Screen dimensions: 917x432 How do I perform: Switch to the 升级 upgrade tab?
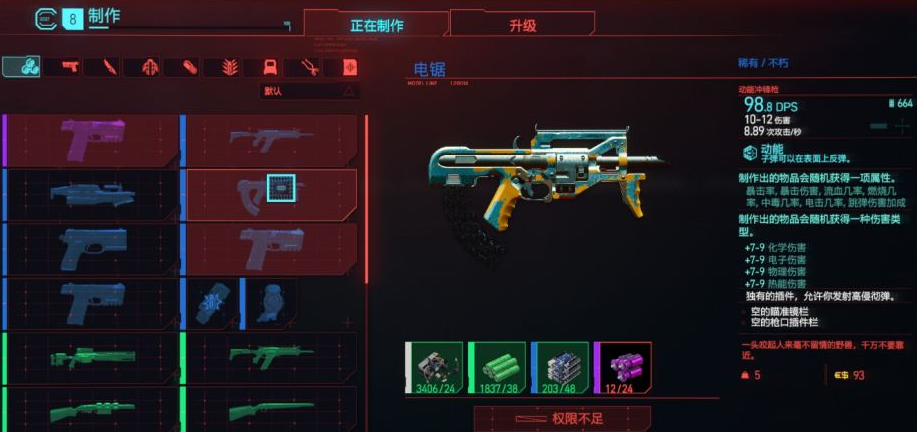click(x=522, y=24)
